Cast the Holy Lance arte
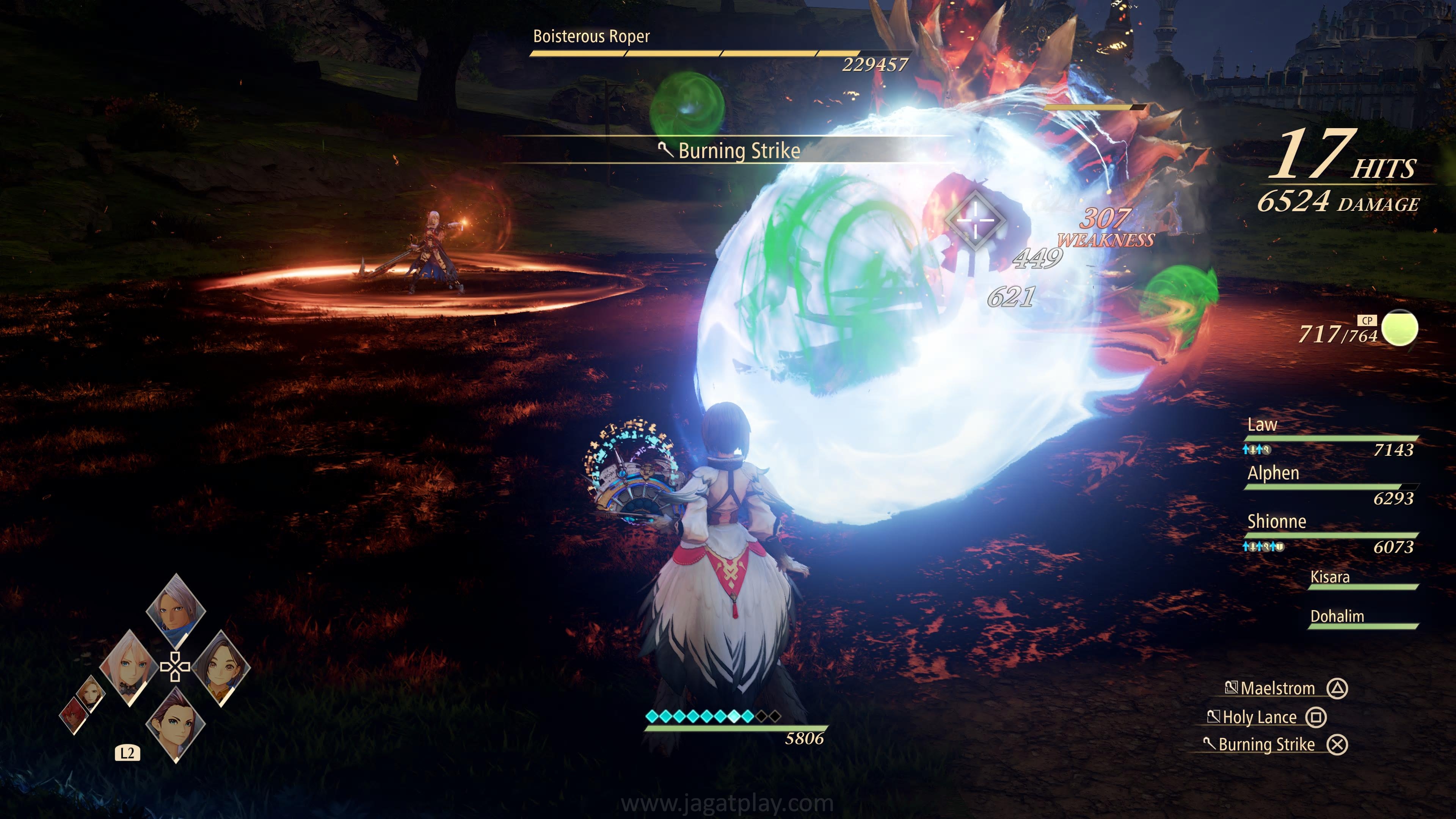1456x819 pixels. tap(1259, 717)
